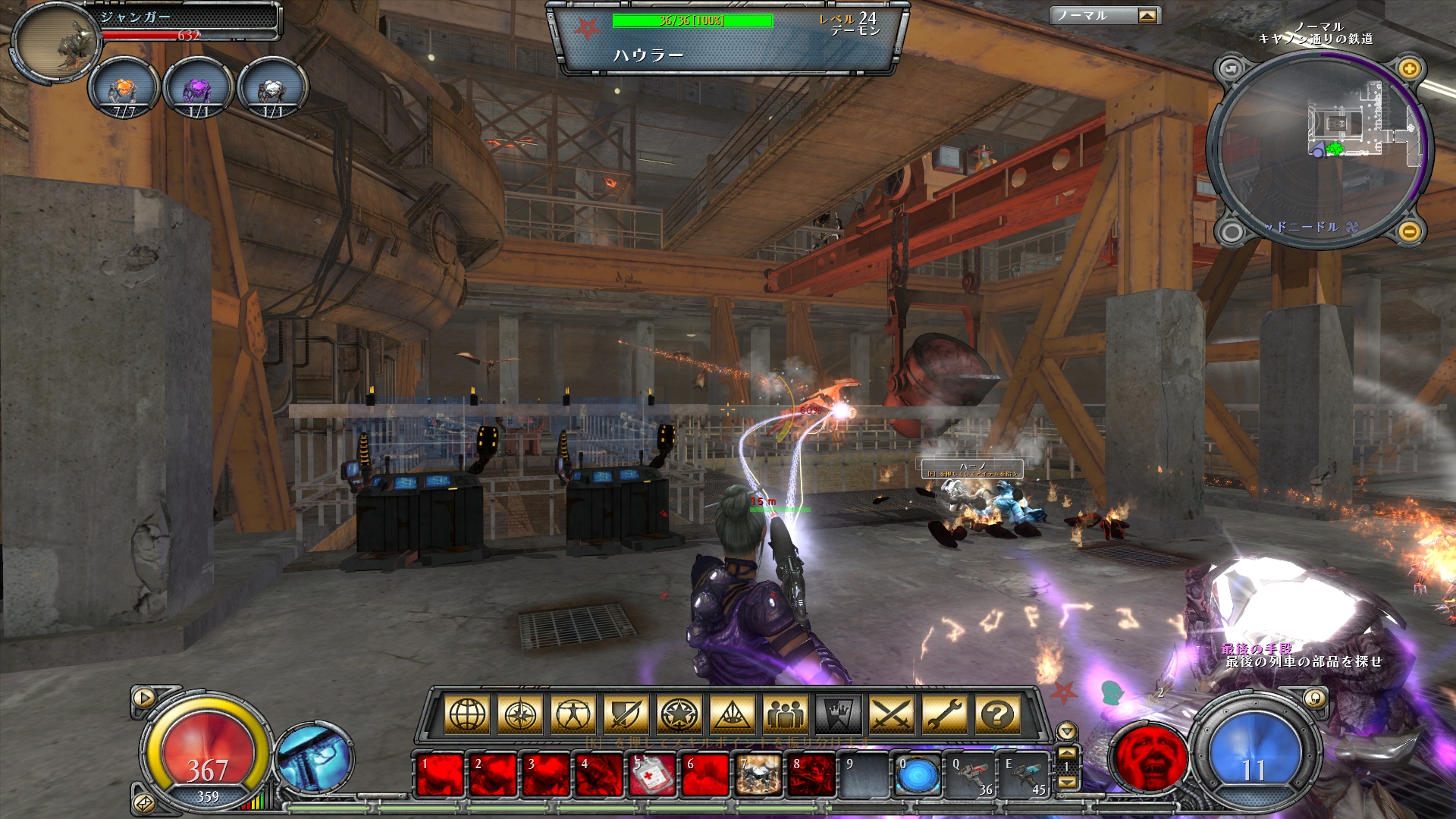Zoom in the minimap with plus button
1456x819 pixels.
click(1409, 69)
